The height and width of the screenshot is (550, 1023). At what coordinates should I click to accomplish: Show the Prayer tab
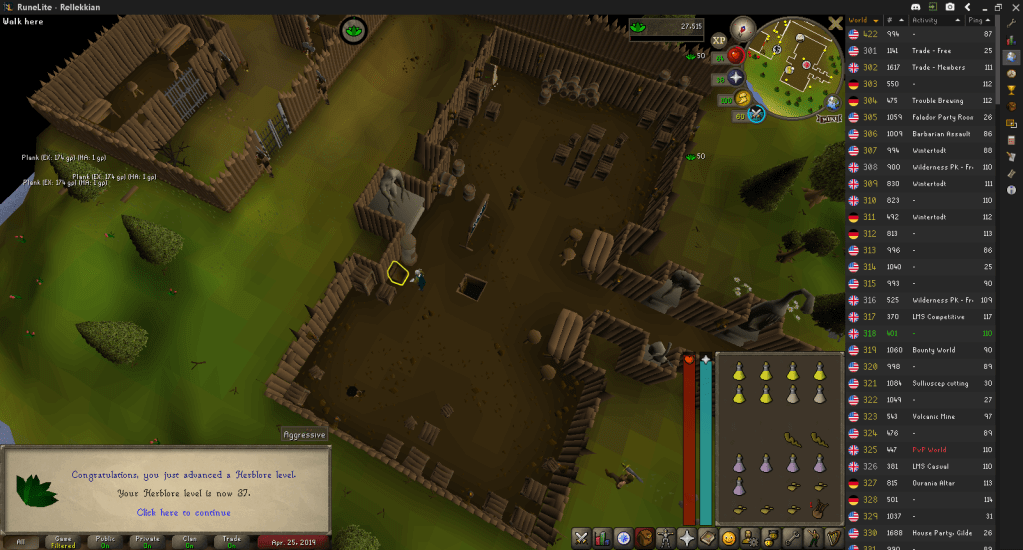click(688, 538)
